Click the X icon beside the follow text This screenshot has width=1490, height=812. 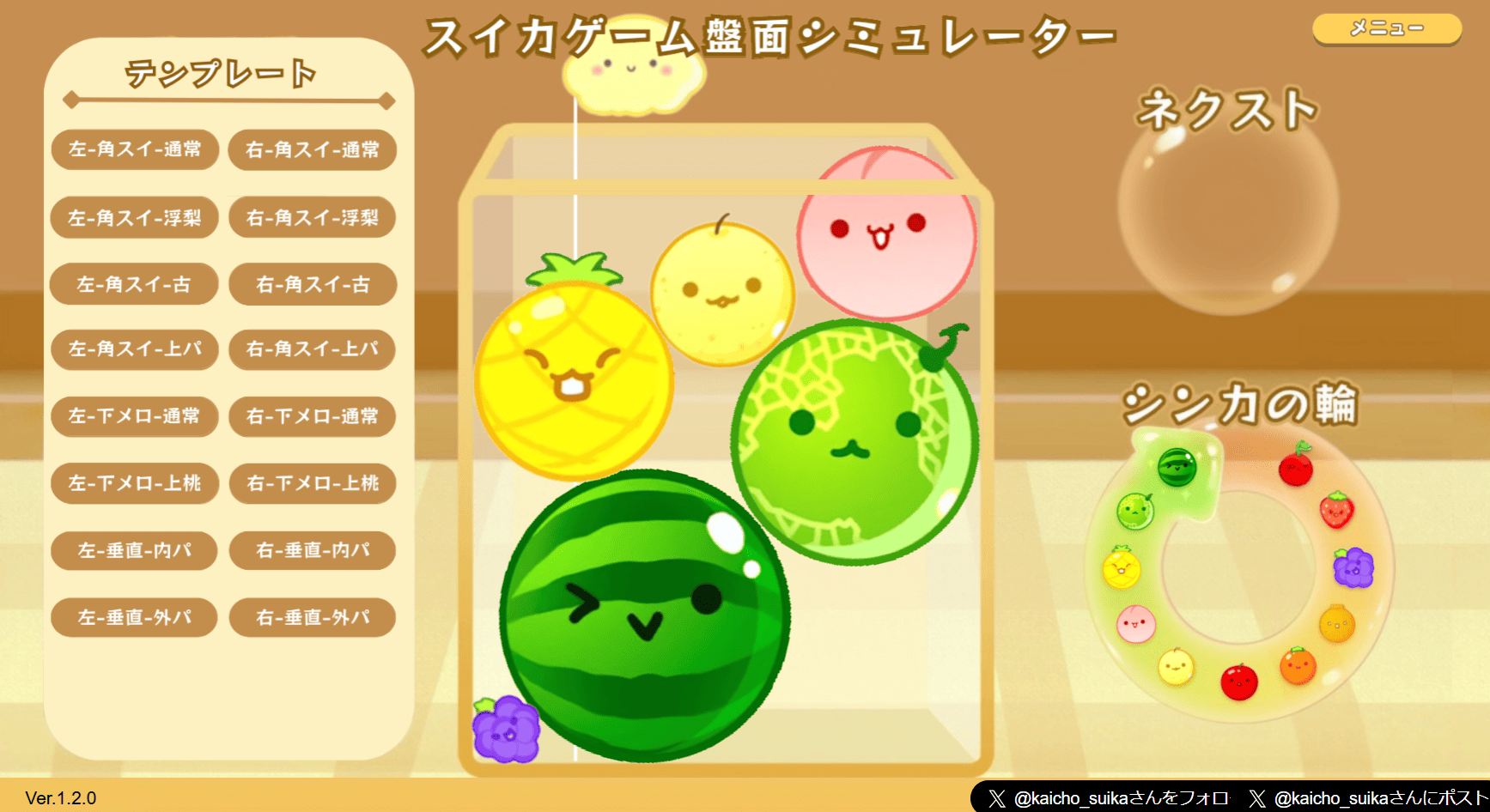pyautogui.click(x=996, y=797)
